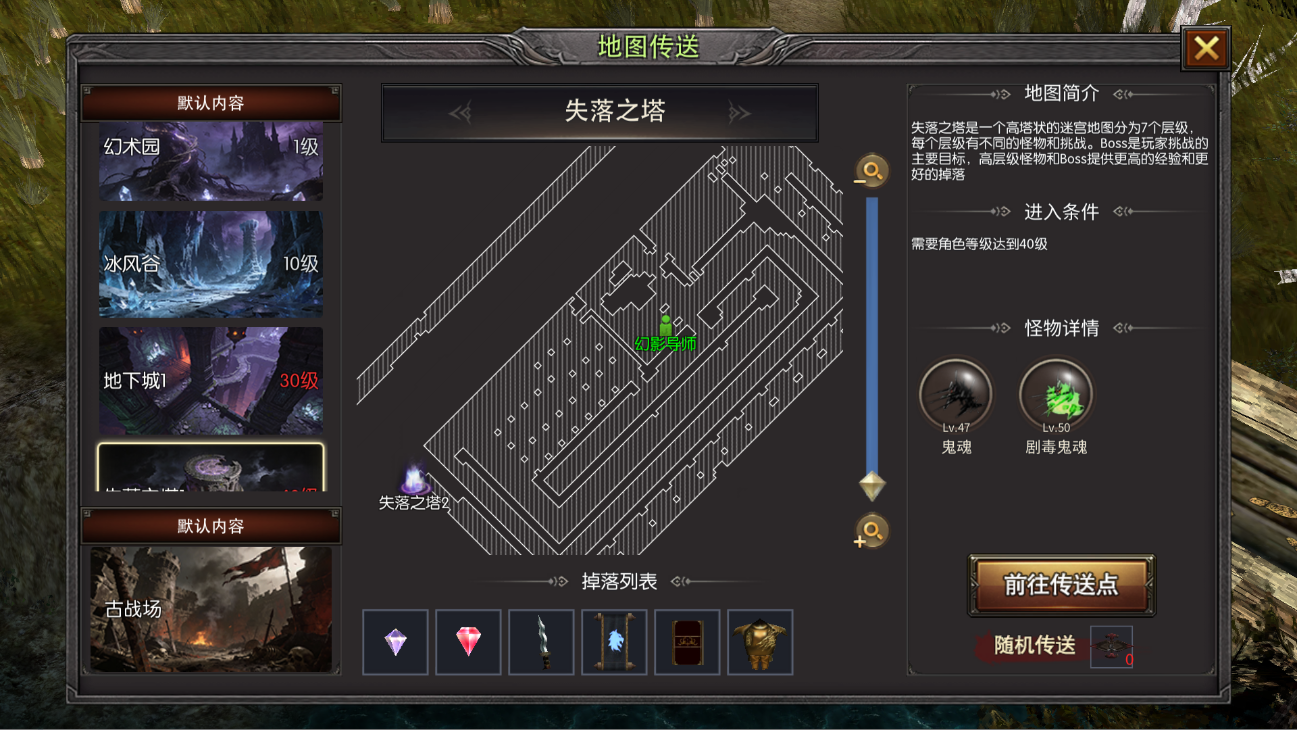Select the 古战场 map thumbnail
The height and width of the screenshot is (730, 1297).
point(211,608)
